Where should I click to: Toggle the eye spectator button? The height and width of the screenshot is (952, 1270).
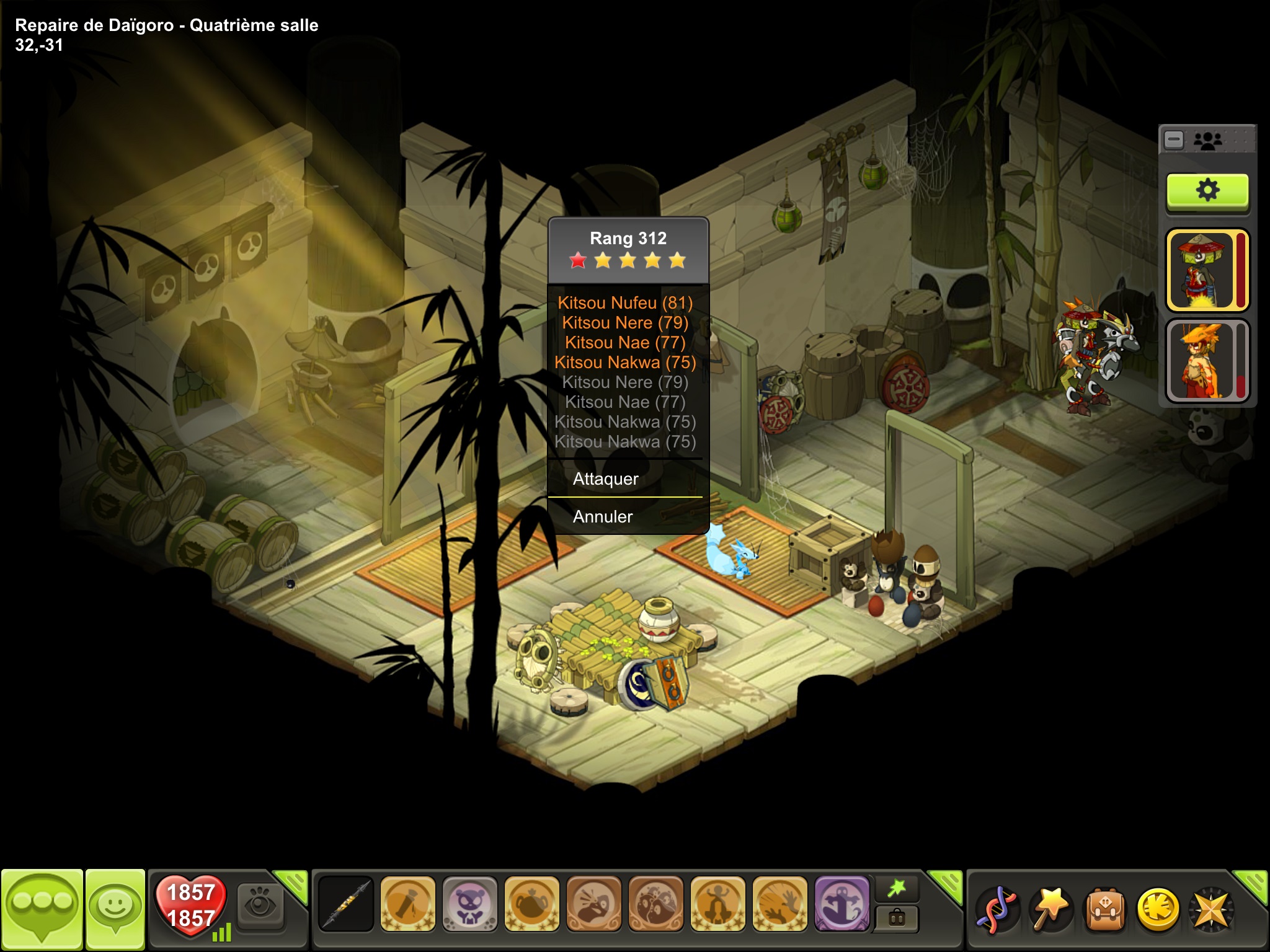pyautogui.click(x=260, y=906)
